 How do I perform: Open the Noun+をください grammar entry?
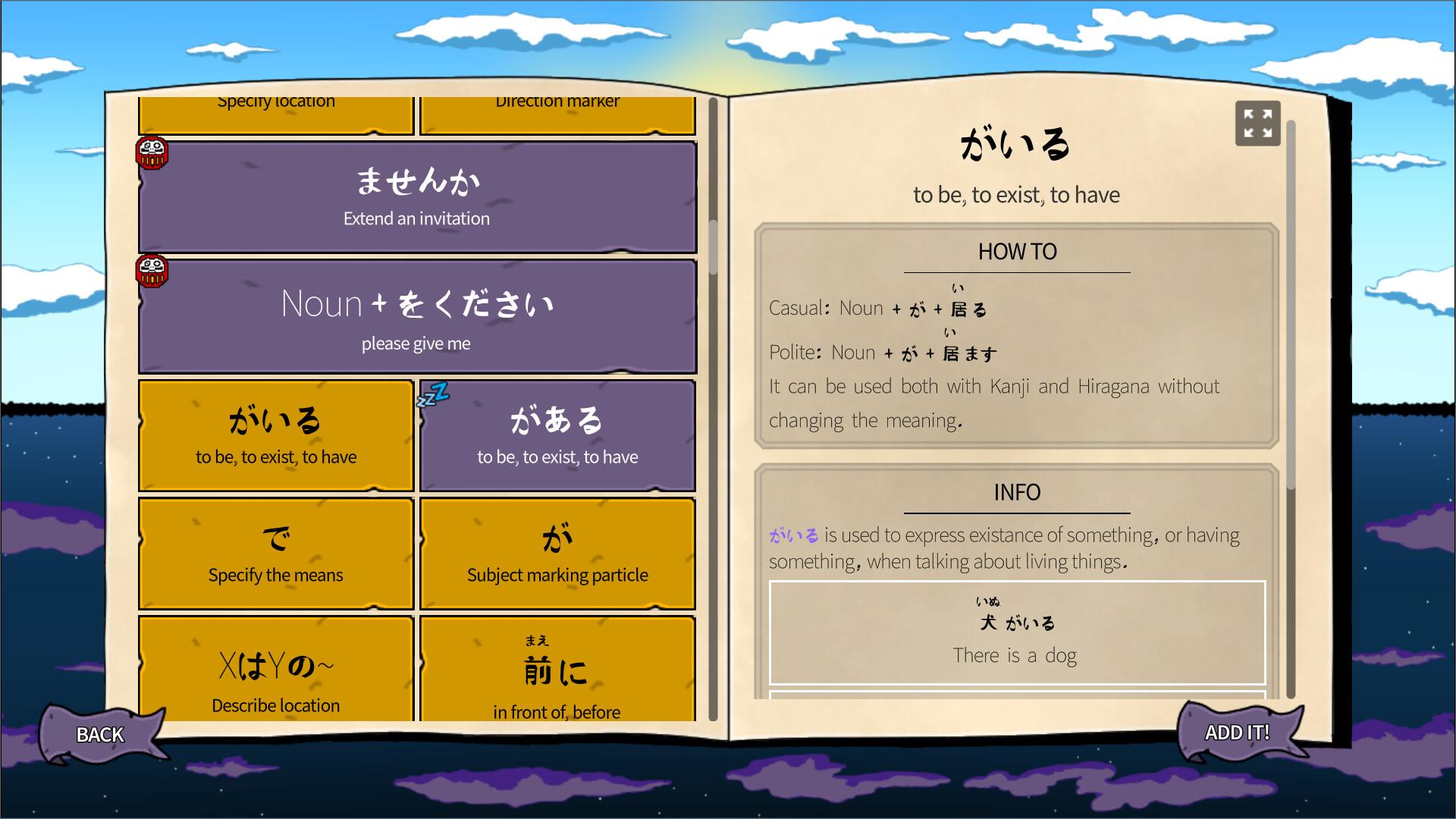click(x=417, y=317)
